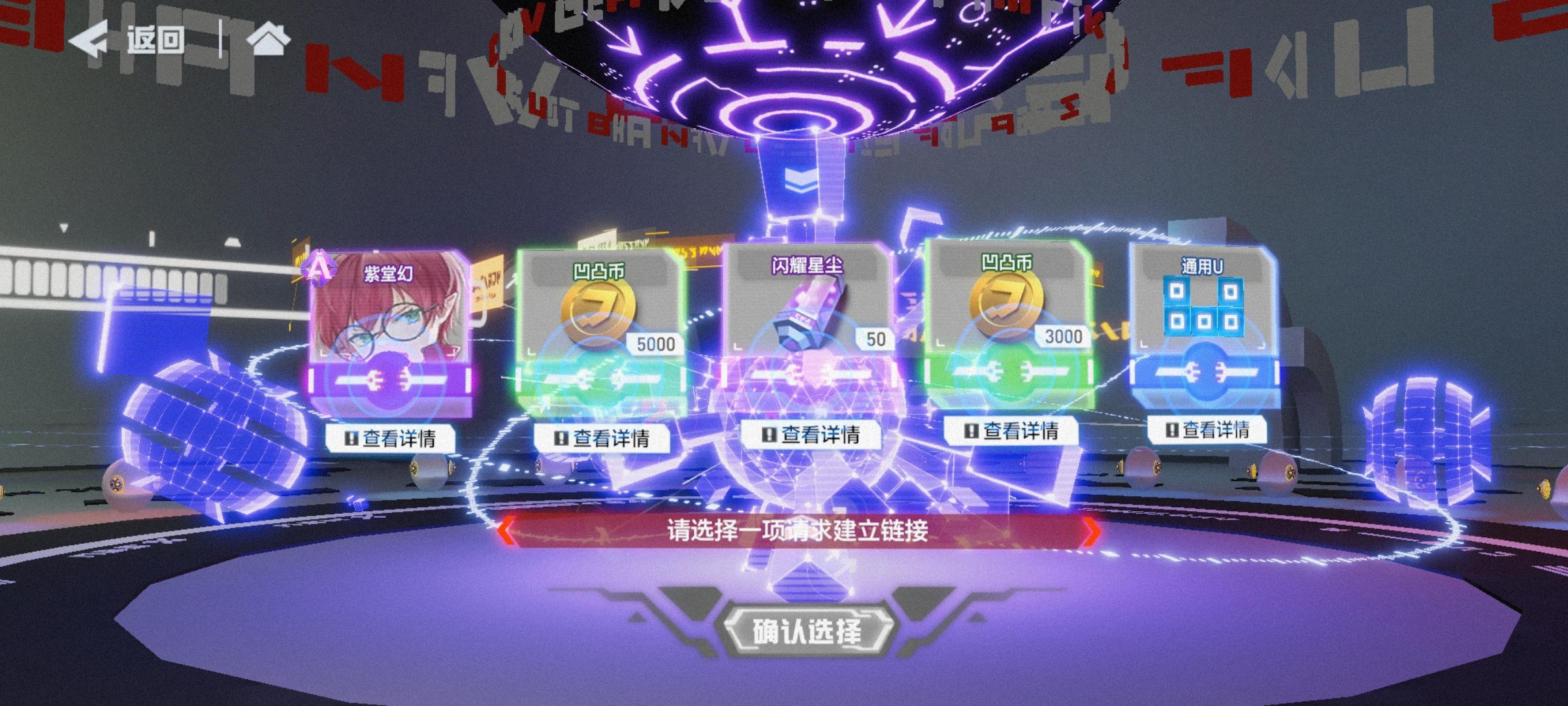The height and width of the screenshot is (706, 1568).
Task: Click the back arrow icon at top left
Action: 93,39
